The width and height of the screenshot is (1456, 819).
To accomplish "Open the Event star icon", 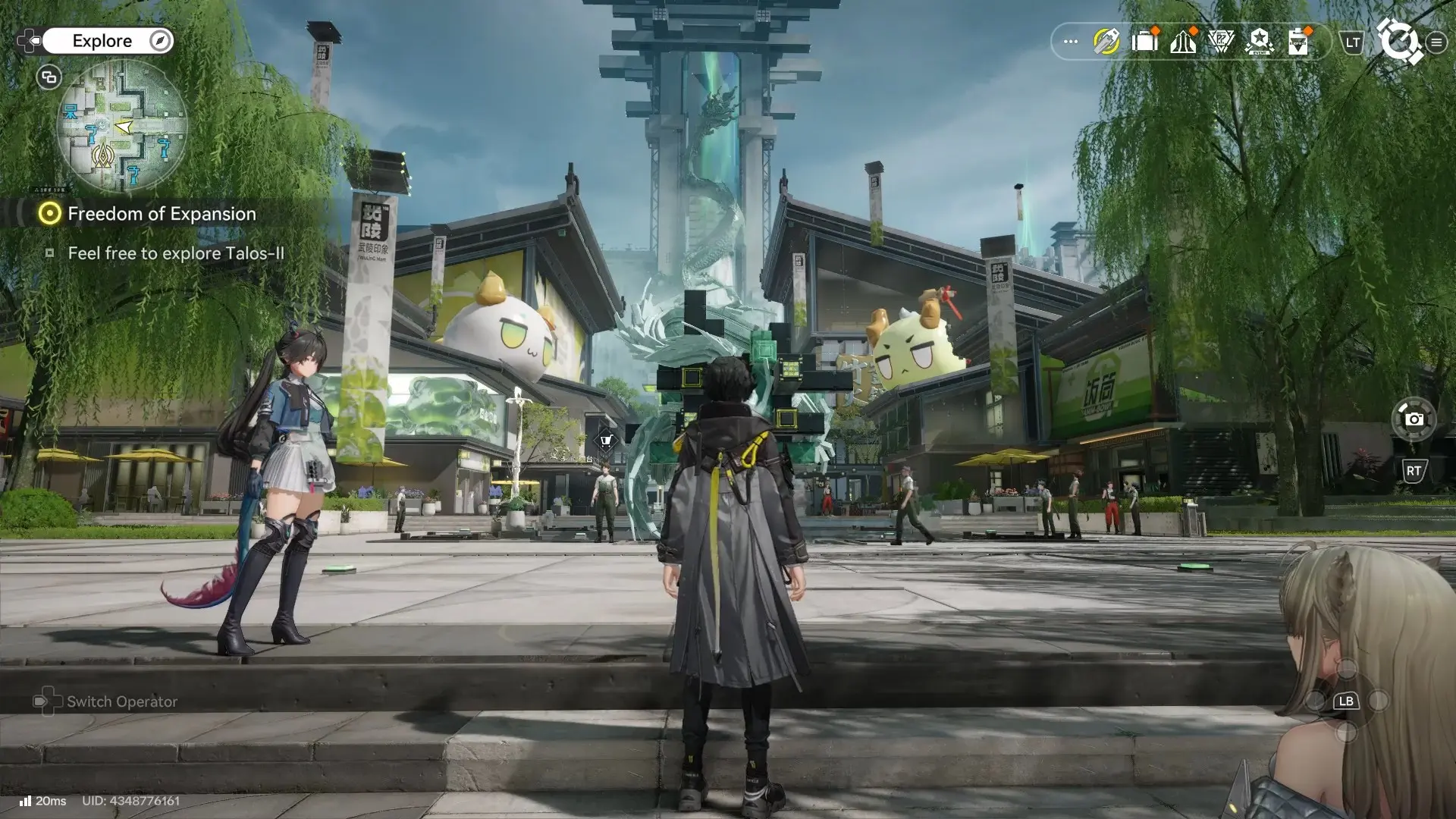I will [x=1260, y=42].
